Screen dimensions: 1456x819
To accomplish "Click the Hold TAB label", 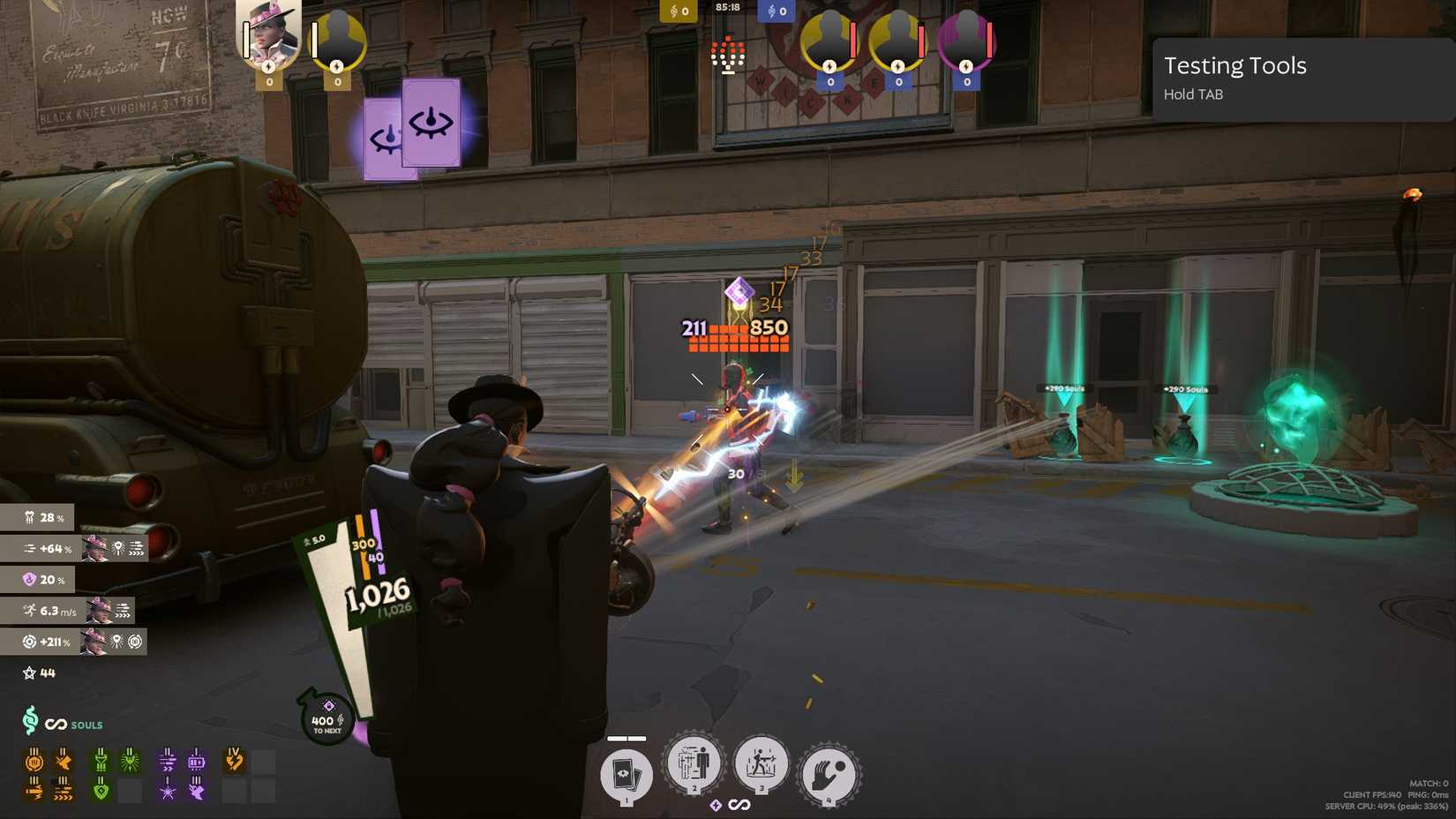I will (x=1193, y=94).
